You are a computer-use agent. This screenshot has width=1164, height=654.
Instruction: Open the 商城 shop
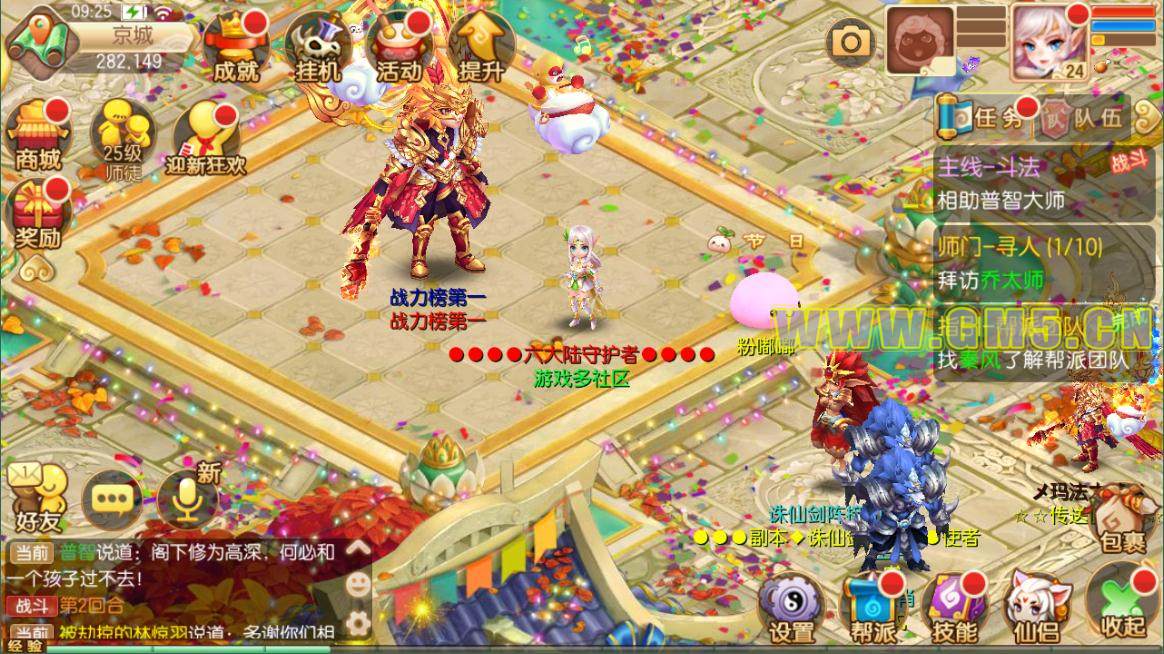tap(37, 135)
